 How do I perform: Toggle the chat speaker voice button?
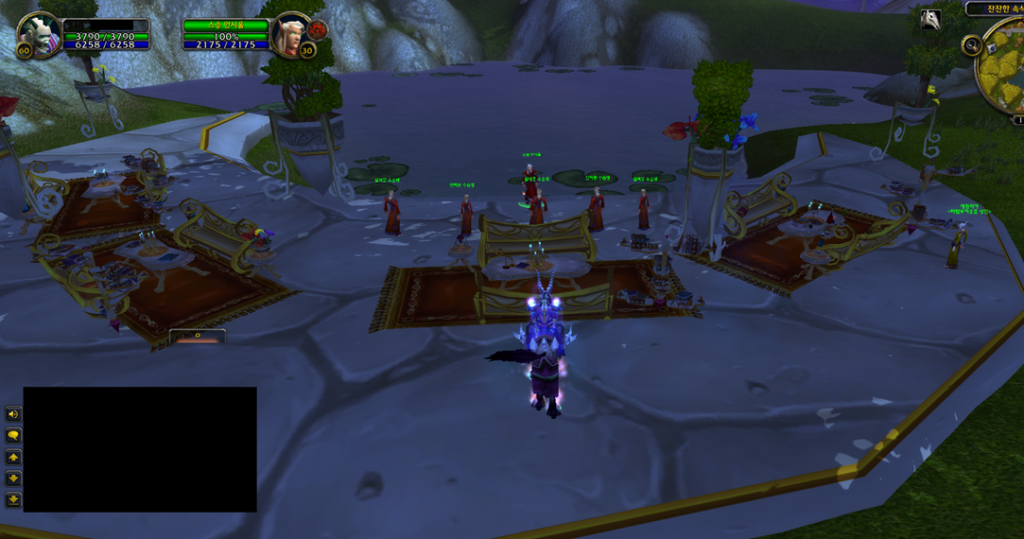coord(13,414)
